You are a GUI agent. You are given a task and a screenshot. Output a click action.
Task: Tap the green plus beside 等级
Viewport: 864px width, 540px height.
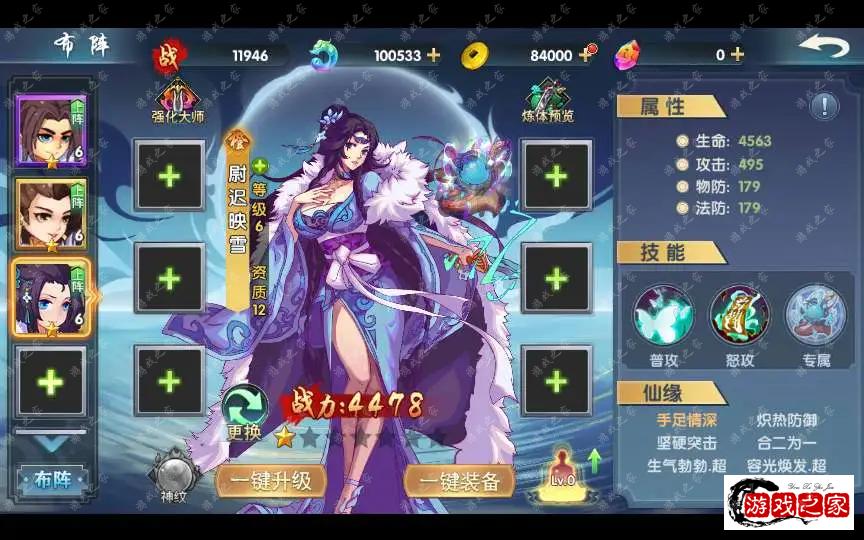[x=260, y=166]
